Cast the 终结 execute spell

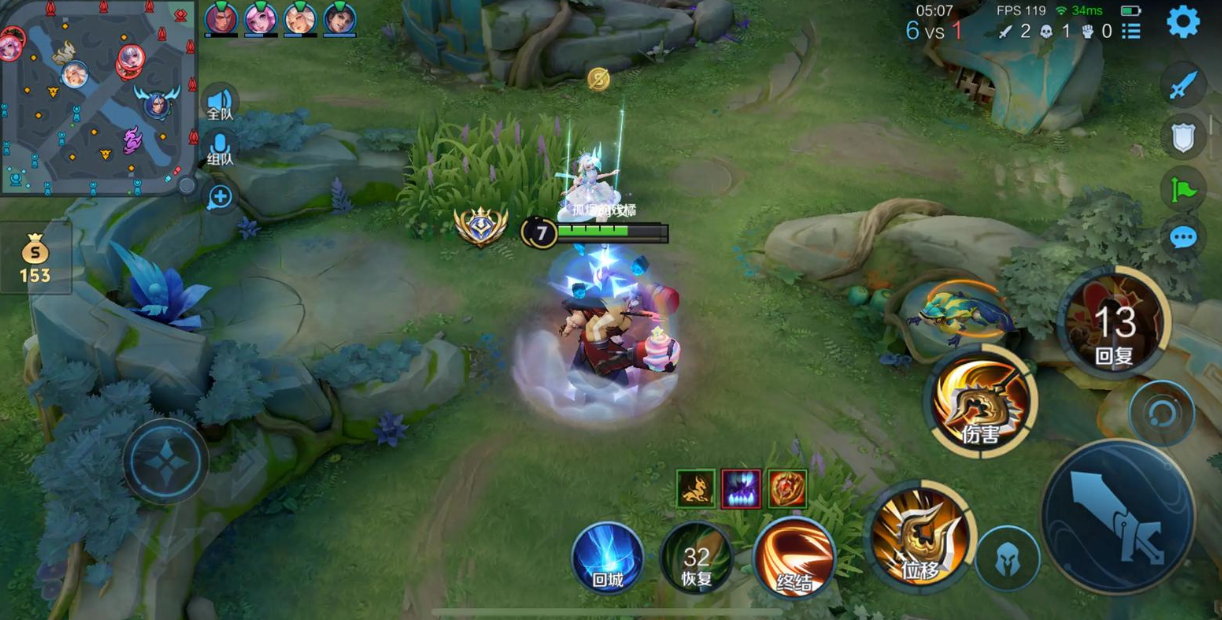click(794, 557)
